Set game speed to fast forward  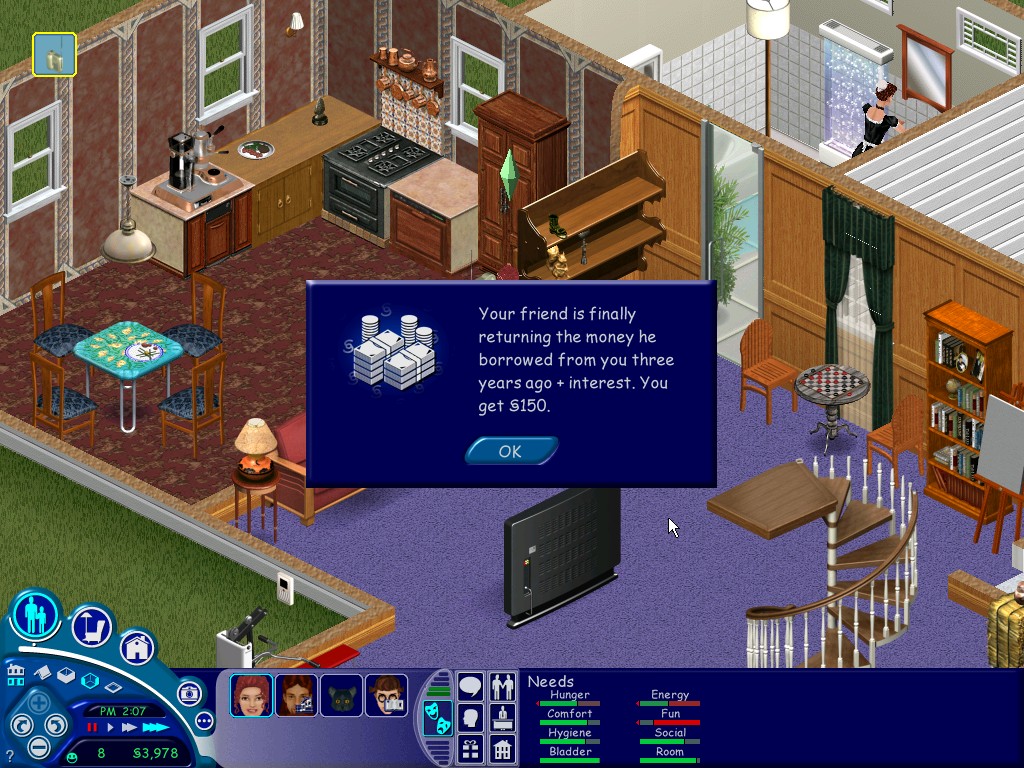coord(128,727)
